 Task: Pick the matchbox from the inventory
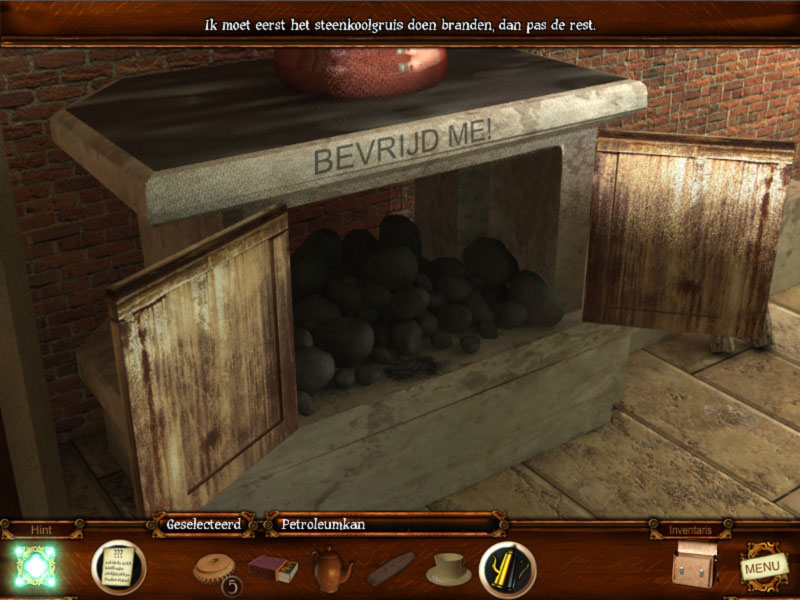[273, 569]
